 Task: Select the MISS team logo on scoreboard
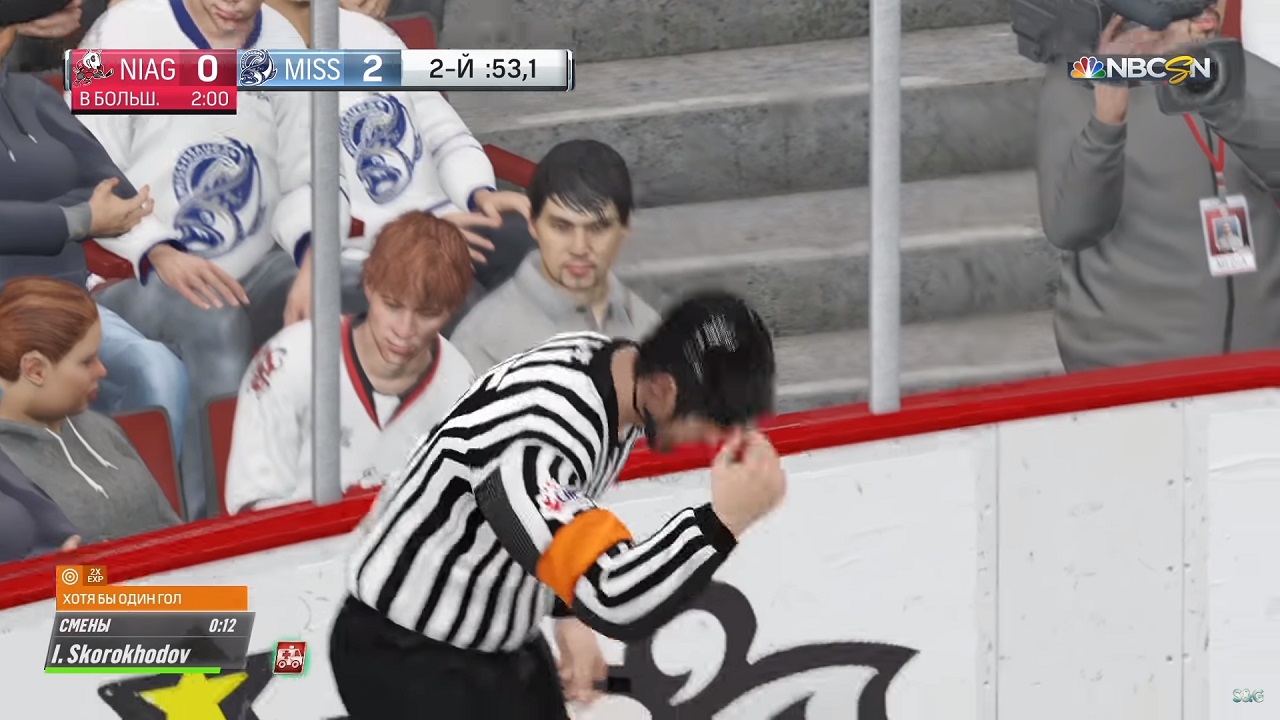258,69
